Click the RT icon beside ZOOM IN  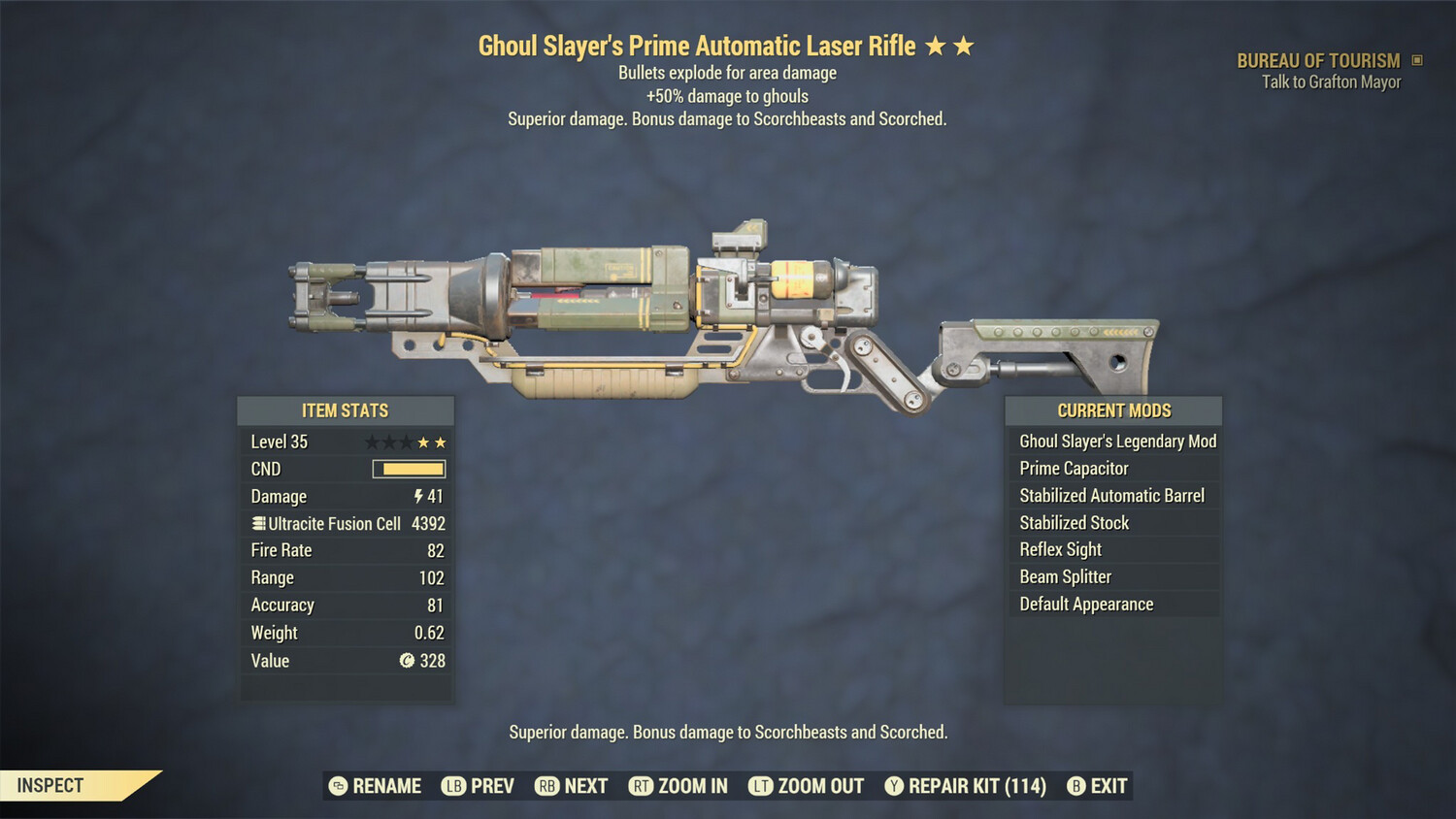tap(641, 786)
